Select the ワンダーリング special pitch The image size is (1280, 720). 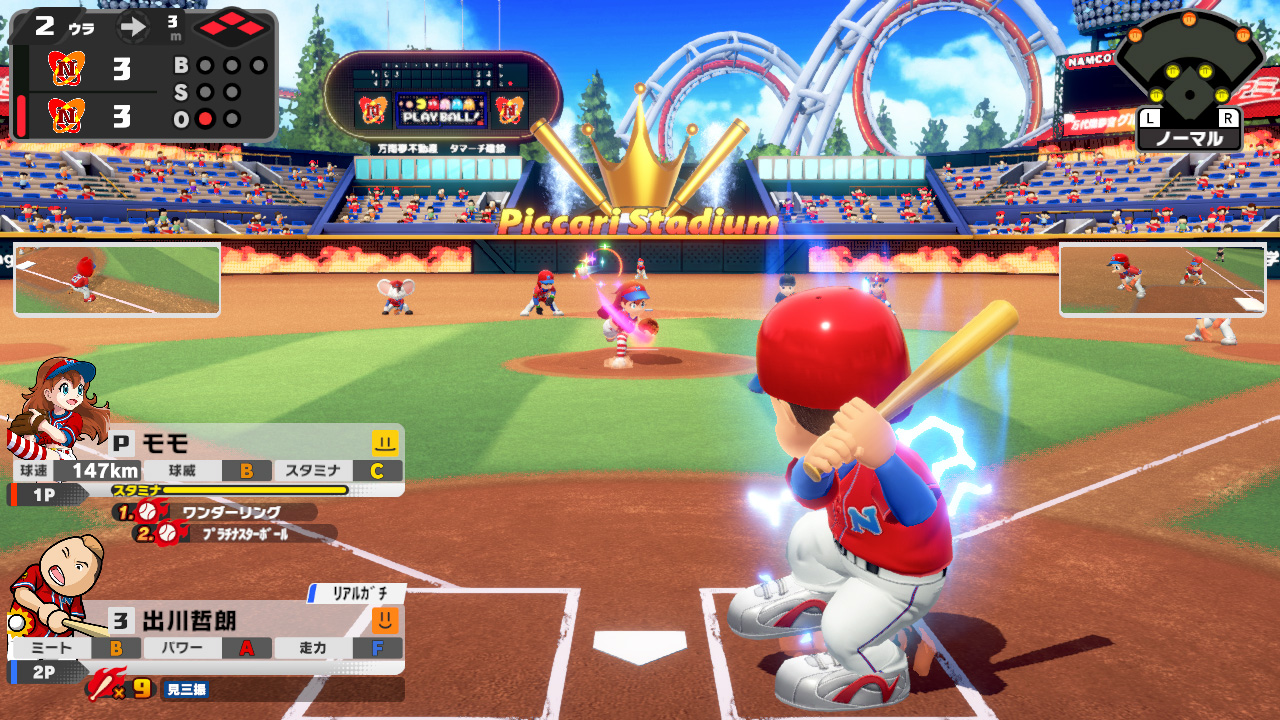230,512
